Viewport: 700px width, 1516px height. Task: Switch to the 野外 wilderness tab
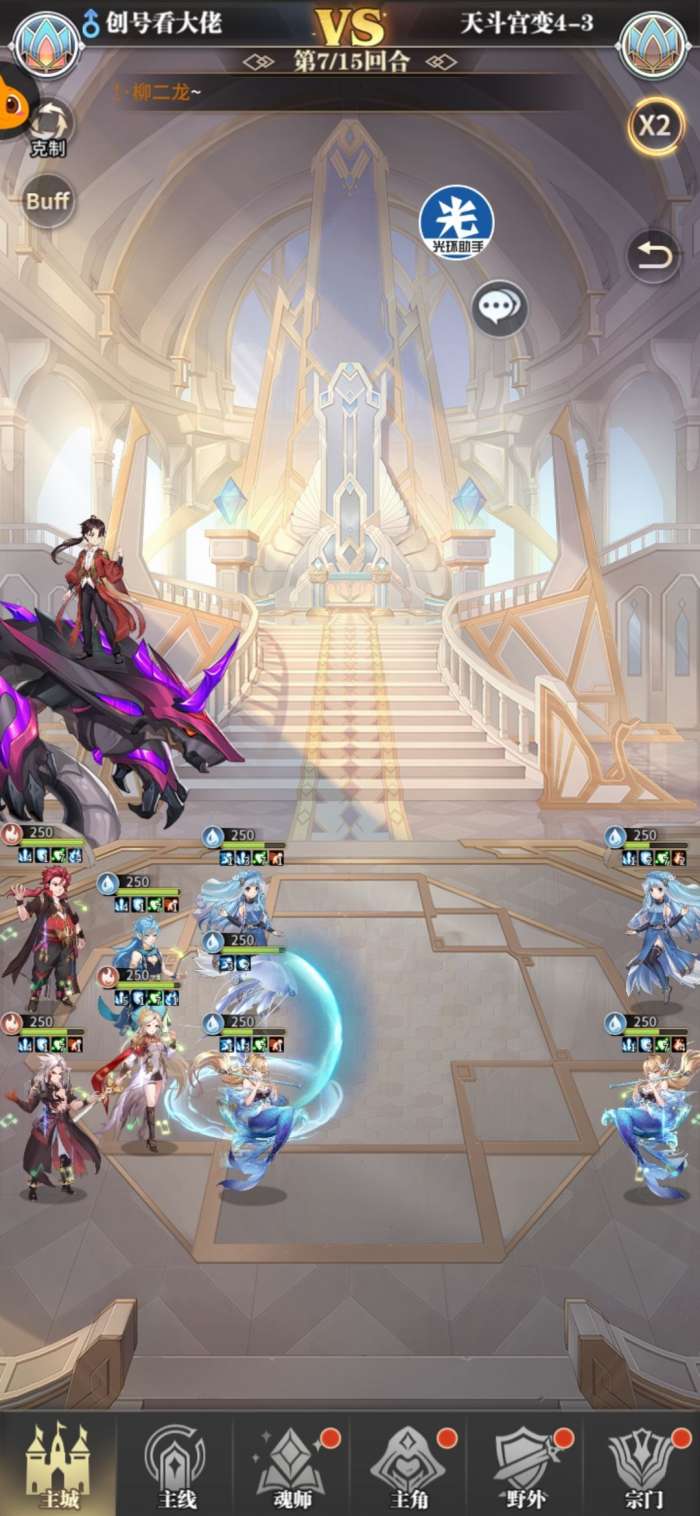(525, 1464)
